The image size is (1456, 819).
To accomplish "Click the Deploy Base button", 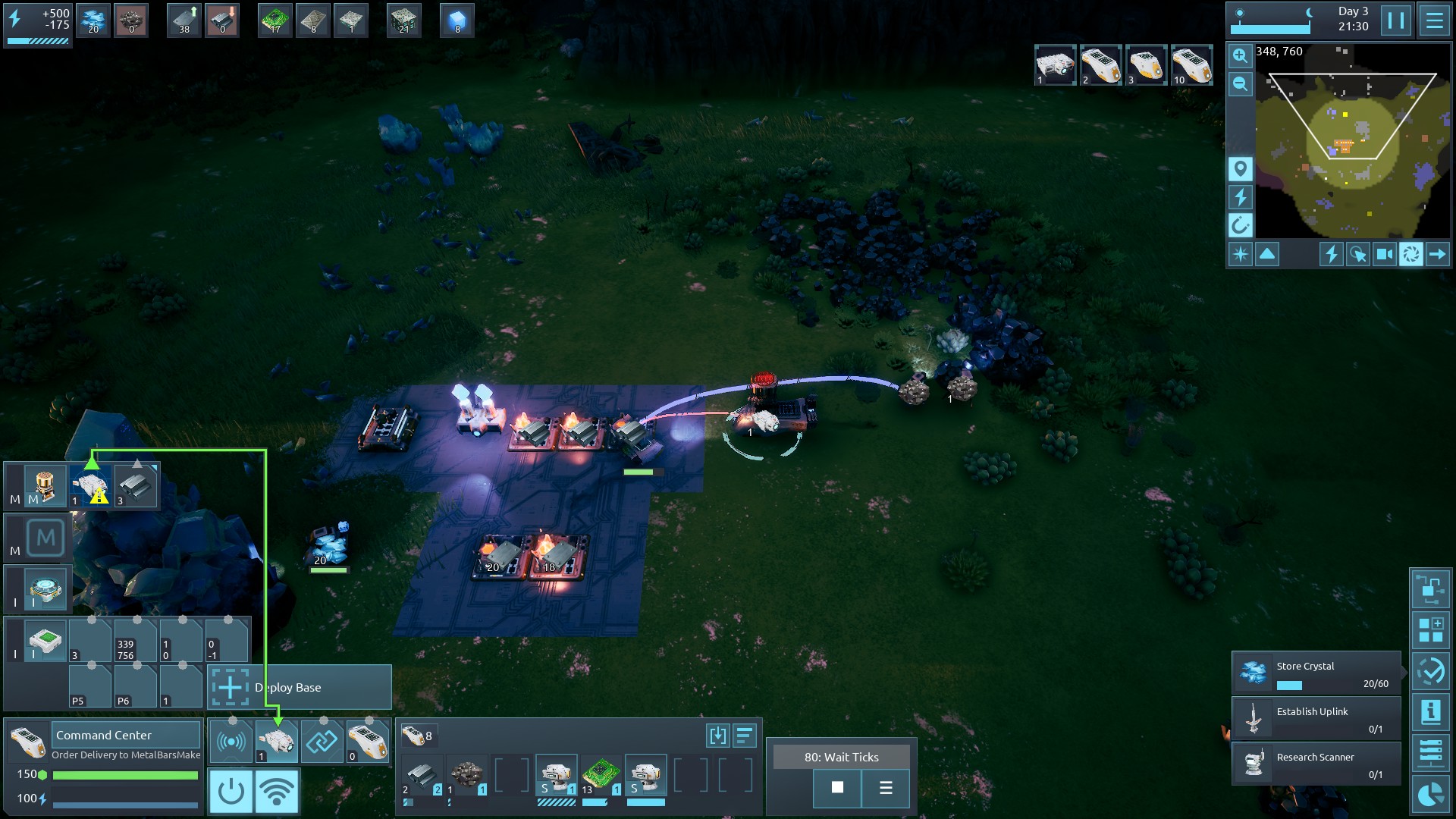I will pyautogui.click(x=300, y=688).
